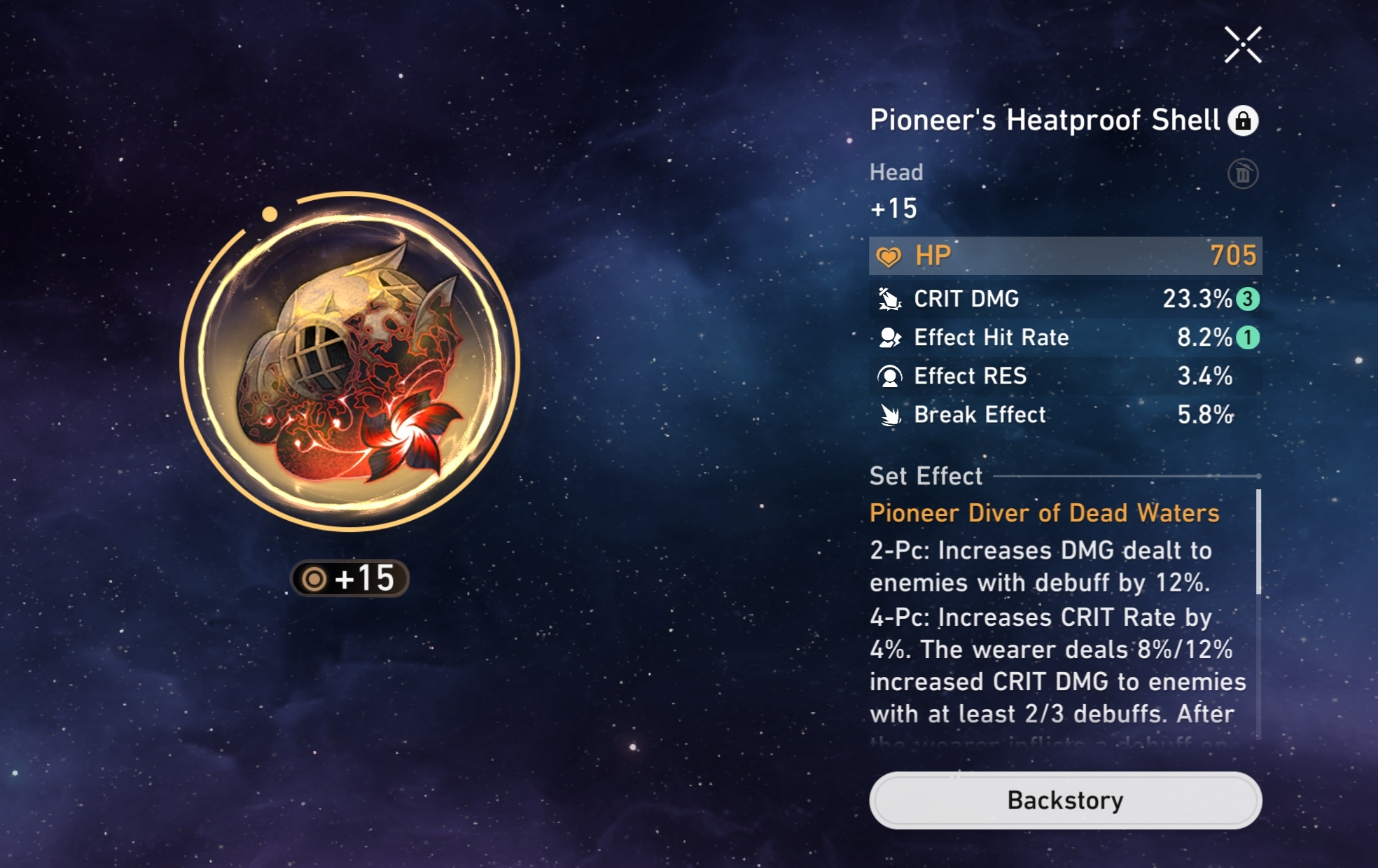1378x868 pixels.
Task: Click the orange circle icon inside the +15 badge
Action: pos(315,580)
